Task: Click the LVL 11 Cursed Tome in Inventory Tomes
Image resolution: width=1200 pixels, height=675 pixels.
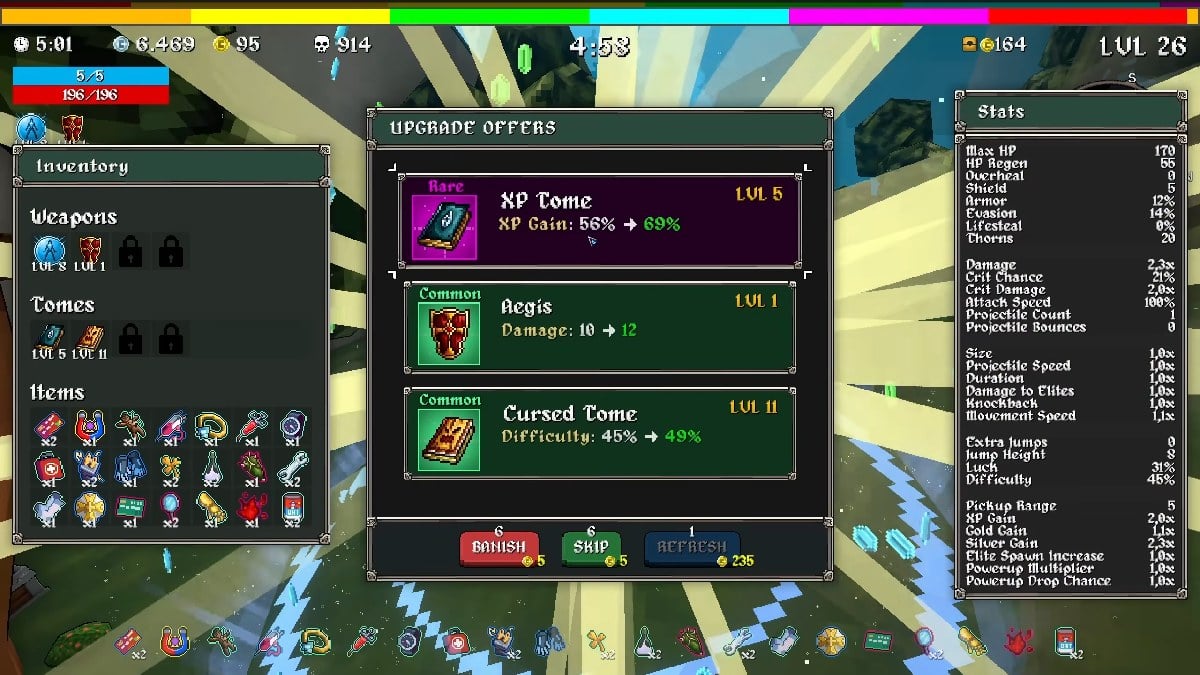Action: pyautogui.click(x=90, y=338)
